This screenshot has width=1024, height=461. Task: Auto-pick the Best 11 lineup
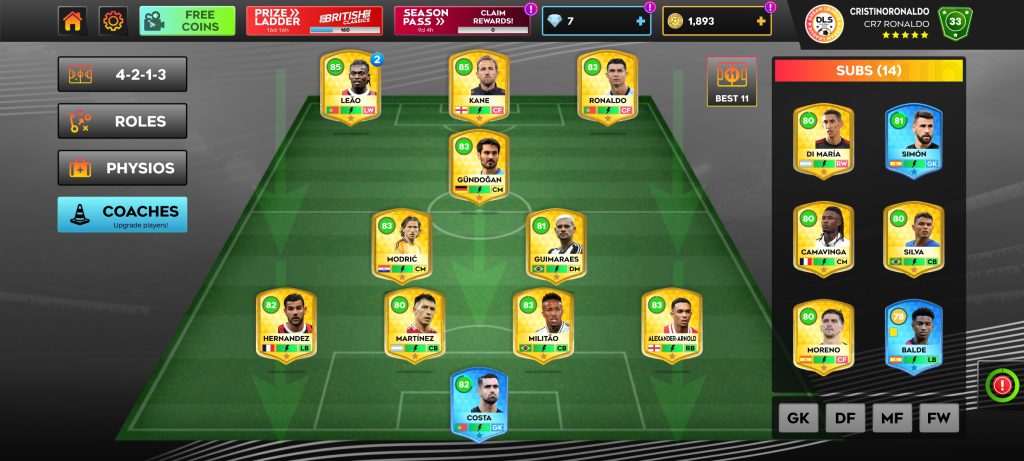[x=732, y=81]
